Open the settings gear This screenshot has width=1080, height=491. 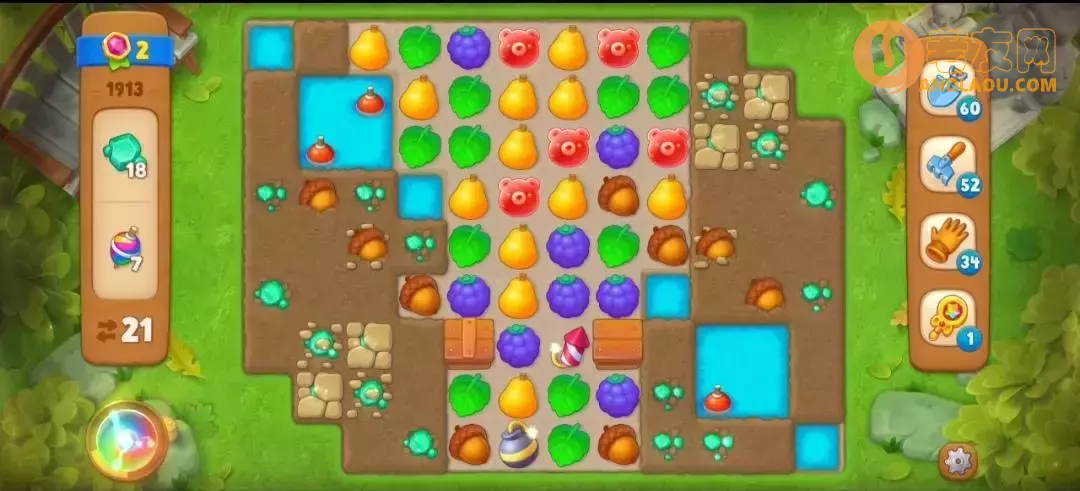click(x=958, y=460)
